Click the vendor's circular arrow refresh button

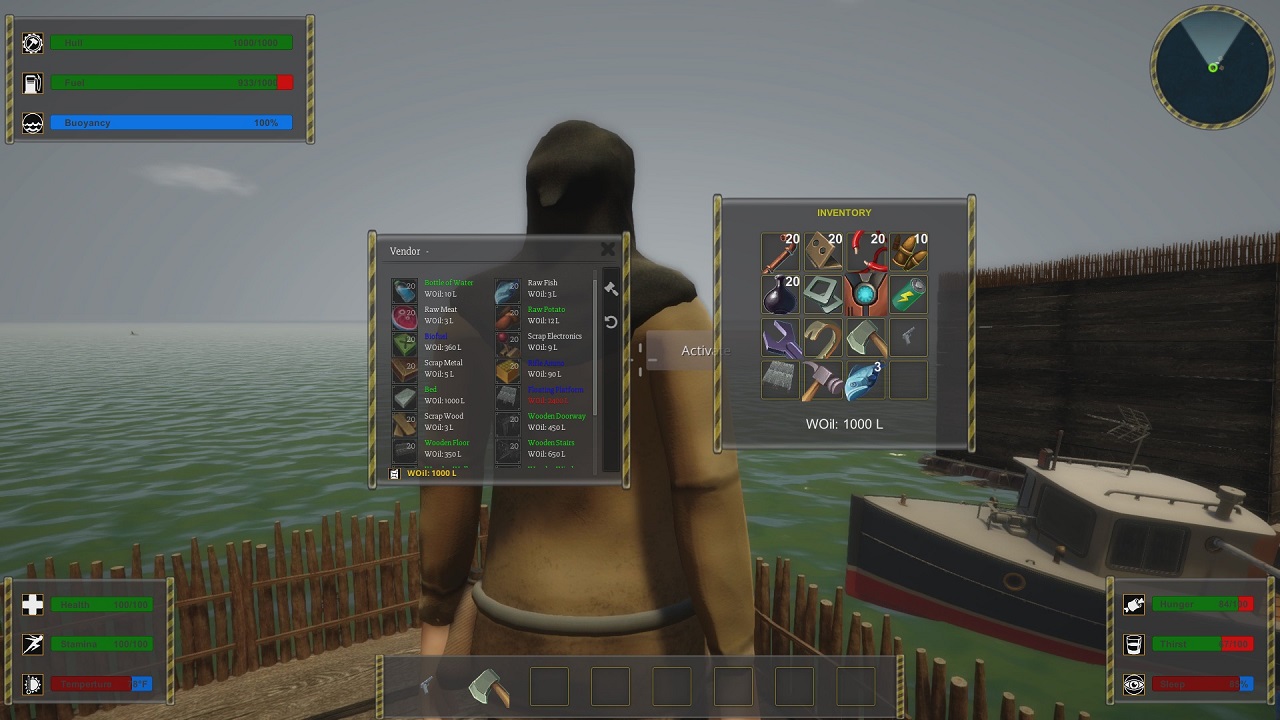611,322
